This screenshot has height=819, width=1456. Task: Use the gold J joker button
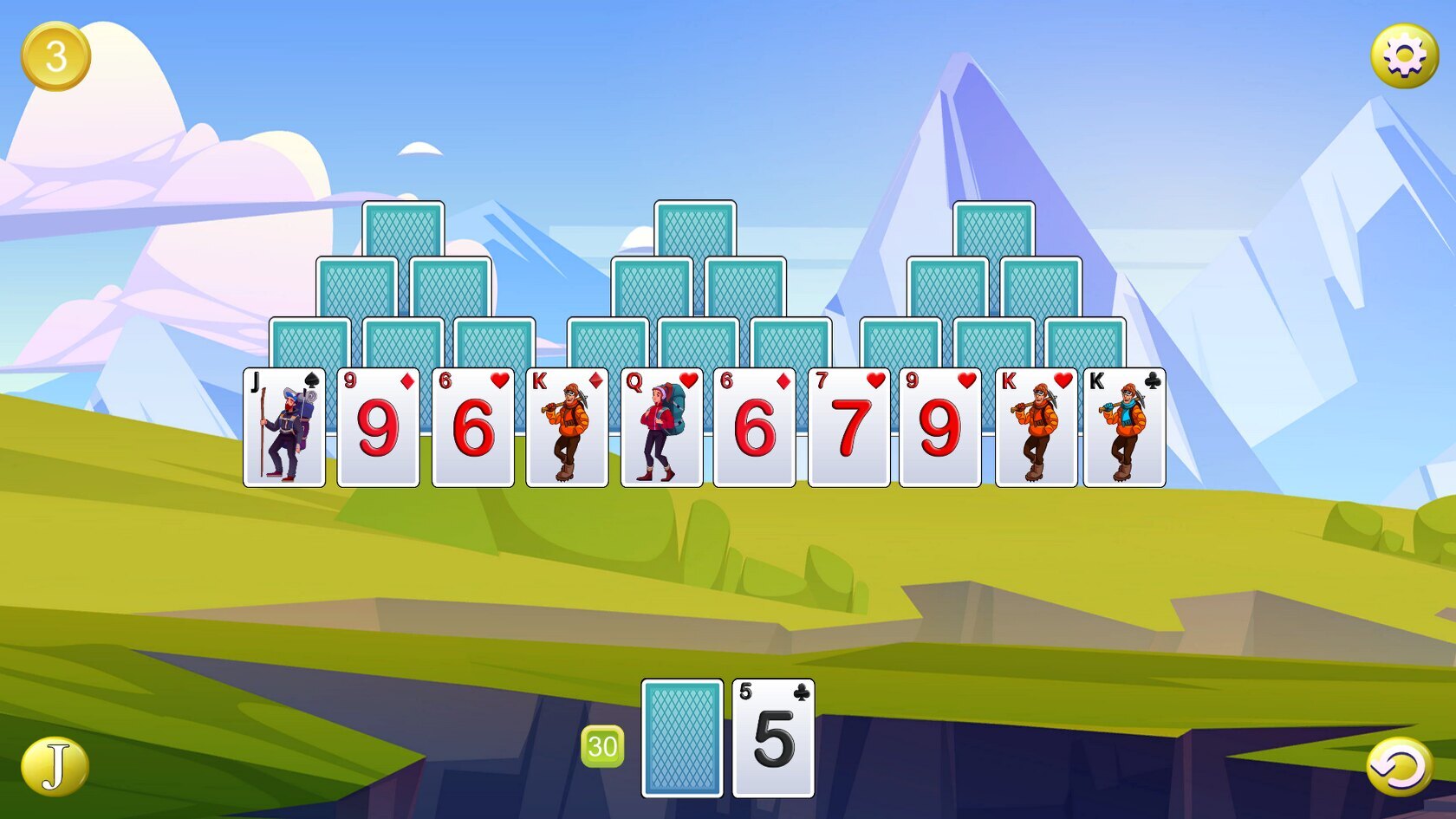[55, 766]
